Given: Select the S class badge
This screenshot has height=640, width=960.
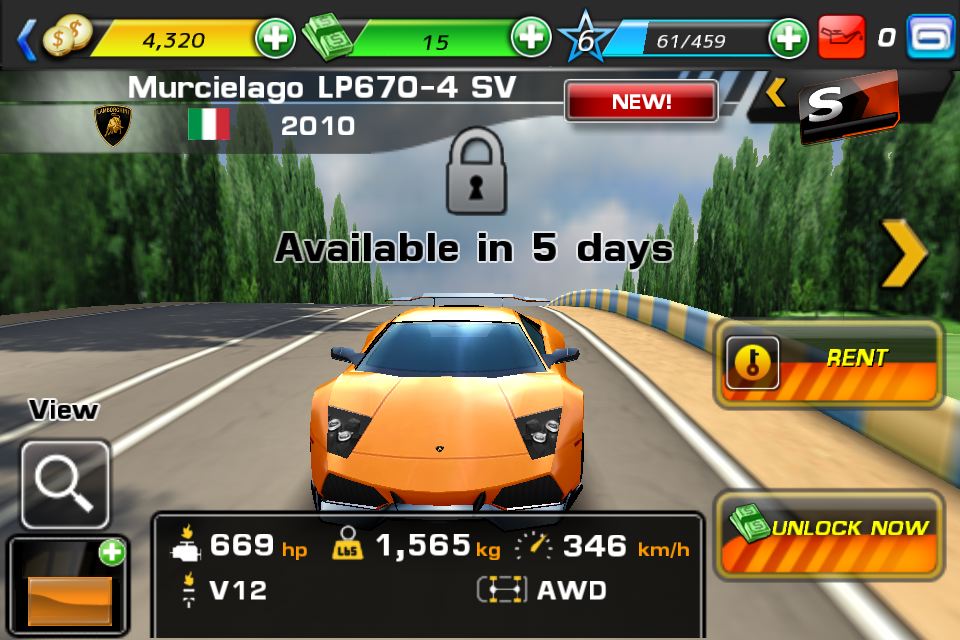Looking at the screenshot, I should 848,106.
